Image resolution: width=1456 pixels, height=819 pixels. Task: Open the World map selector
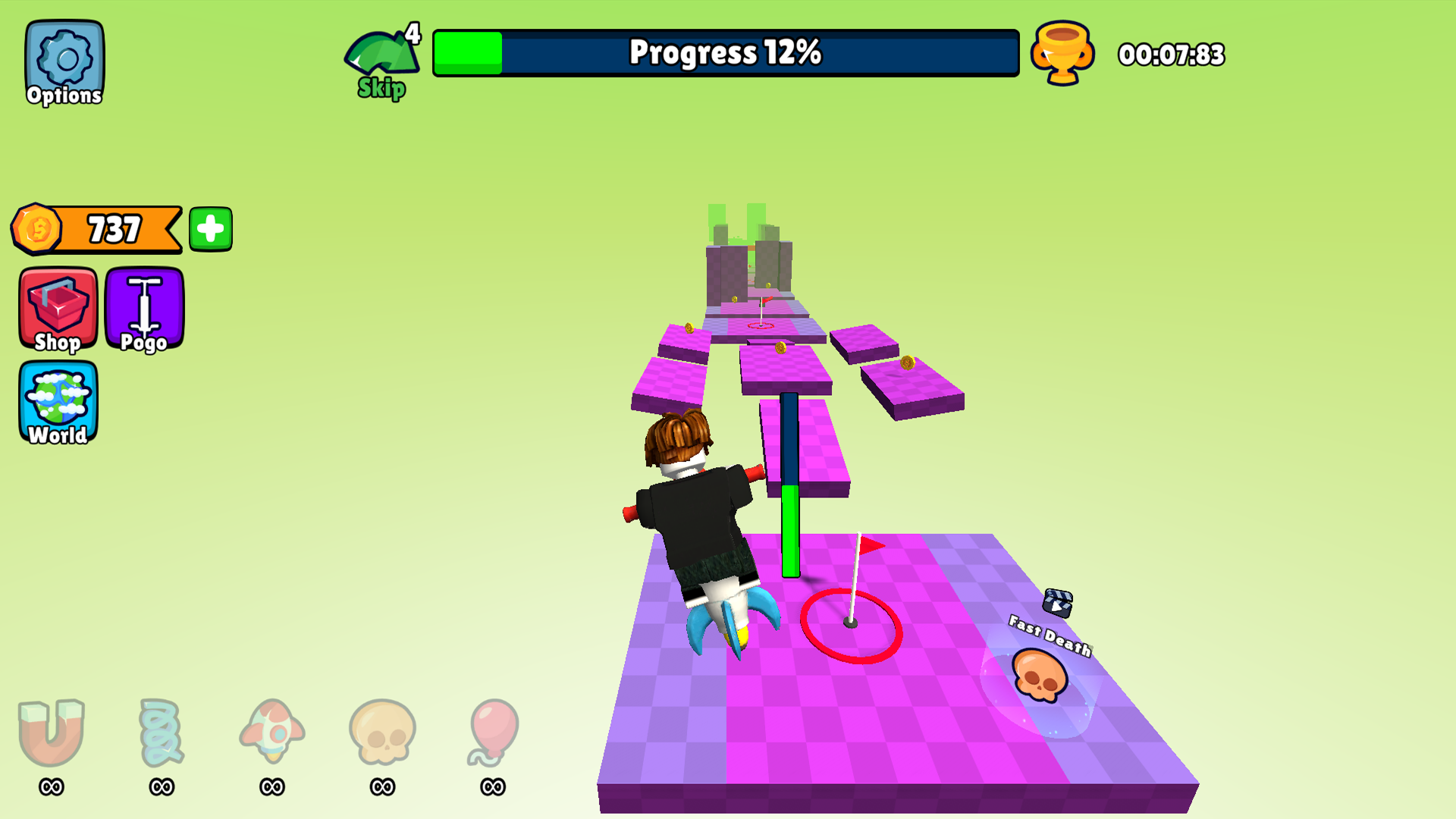58,403
